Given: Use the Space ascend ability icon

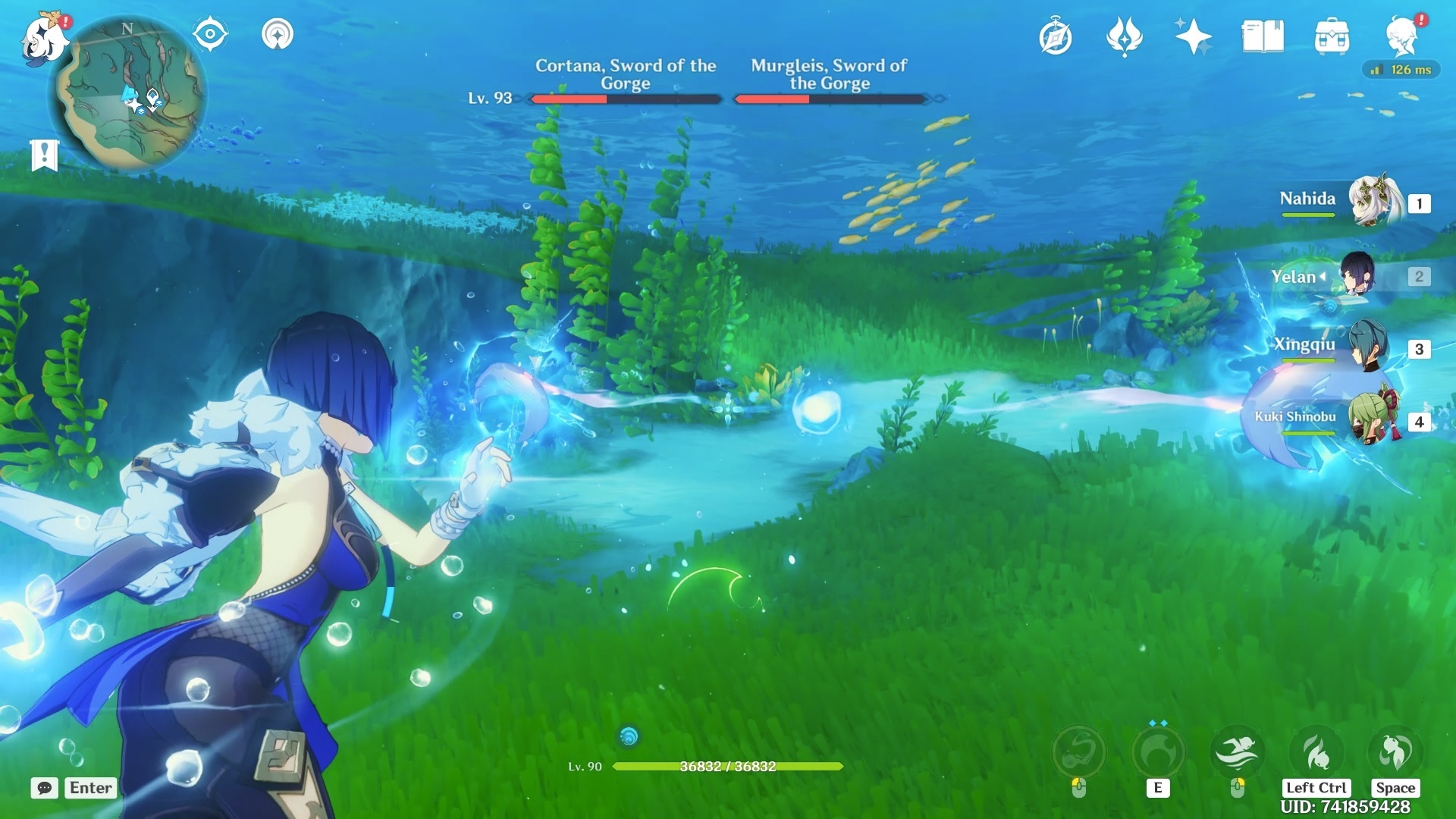Looking at the screenshot, I should (1395, 752).
